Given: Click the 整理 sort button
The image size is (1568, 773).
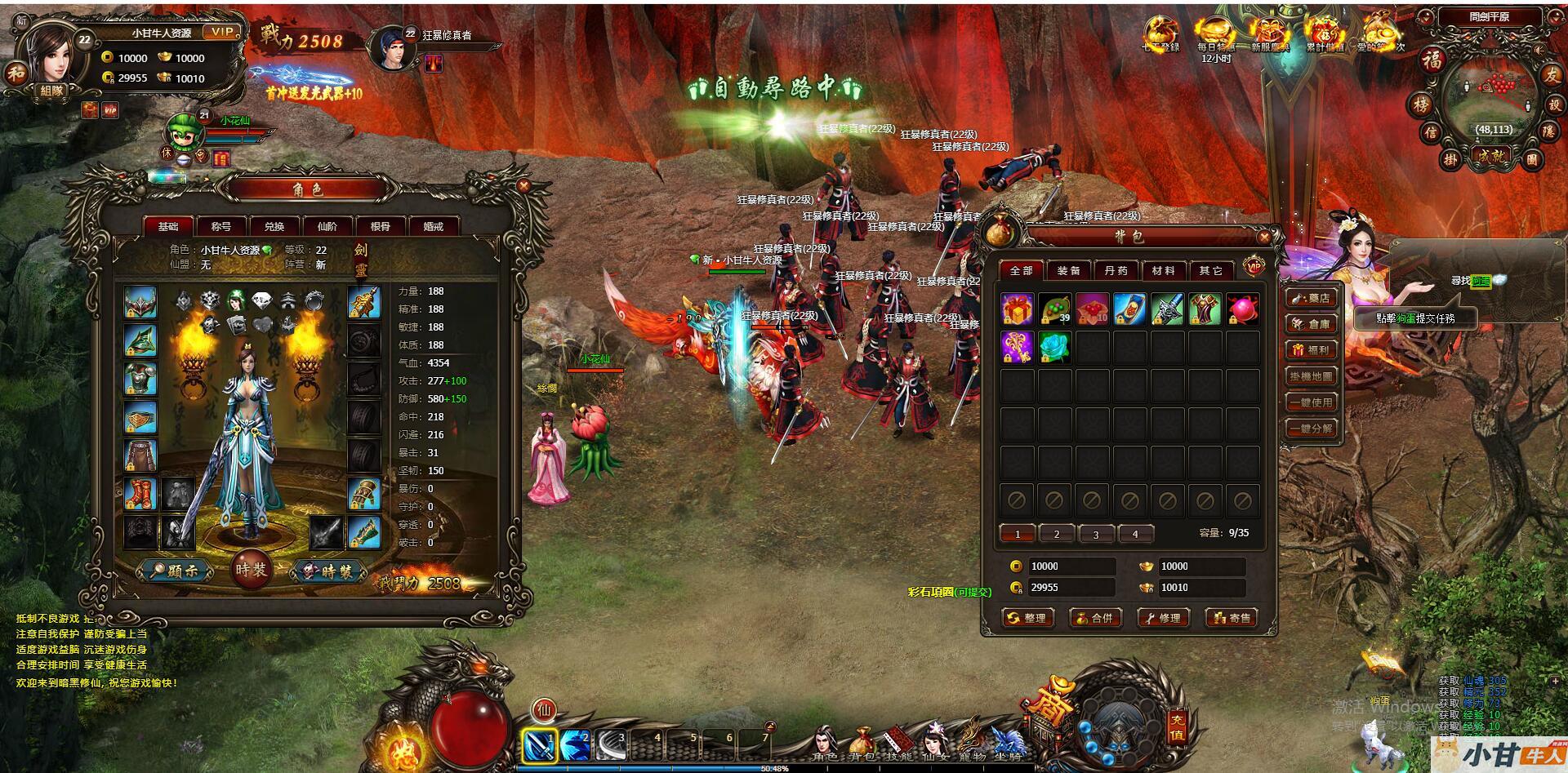Looking at the screenshot, I should click(x=1027, y=618).
